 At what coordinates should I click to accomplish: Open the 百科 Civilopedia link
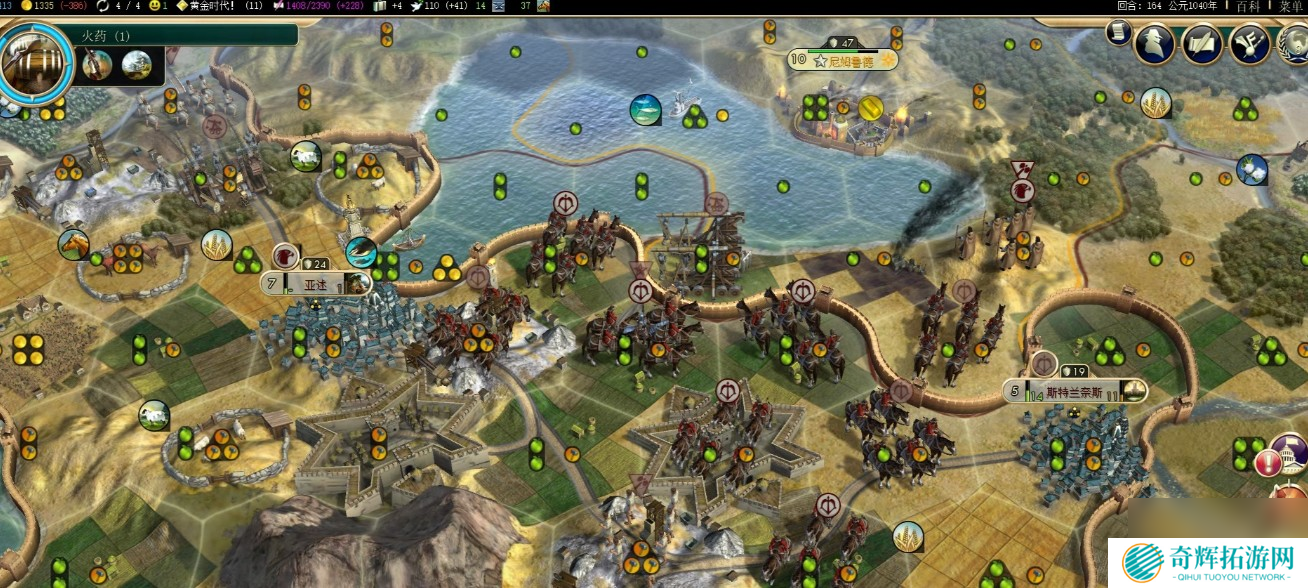click(x=1247, y=6)
